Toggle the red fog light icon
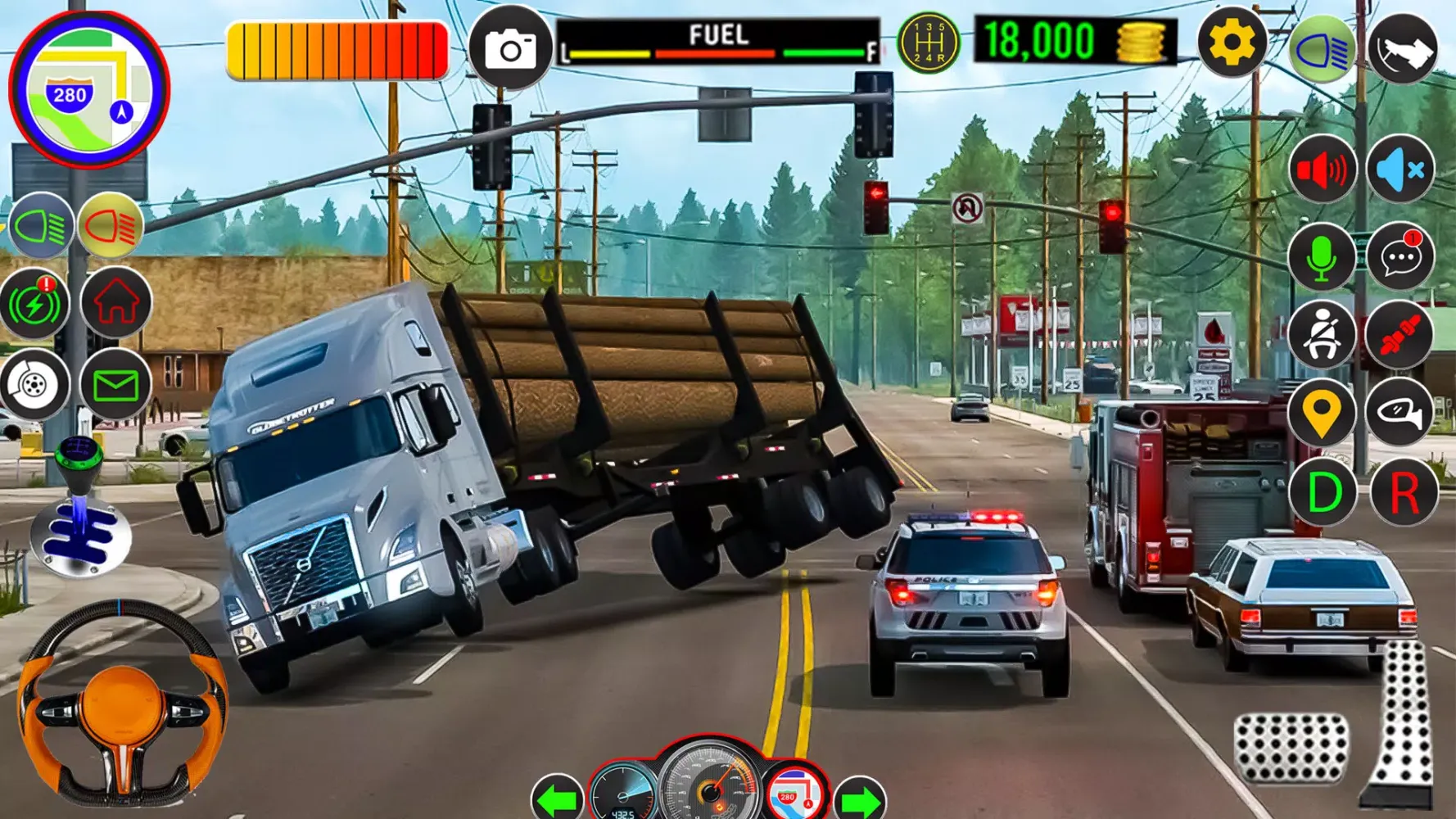Image resolution: width=1456 pixels, height=819 pixels. point(110,226)
